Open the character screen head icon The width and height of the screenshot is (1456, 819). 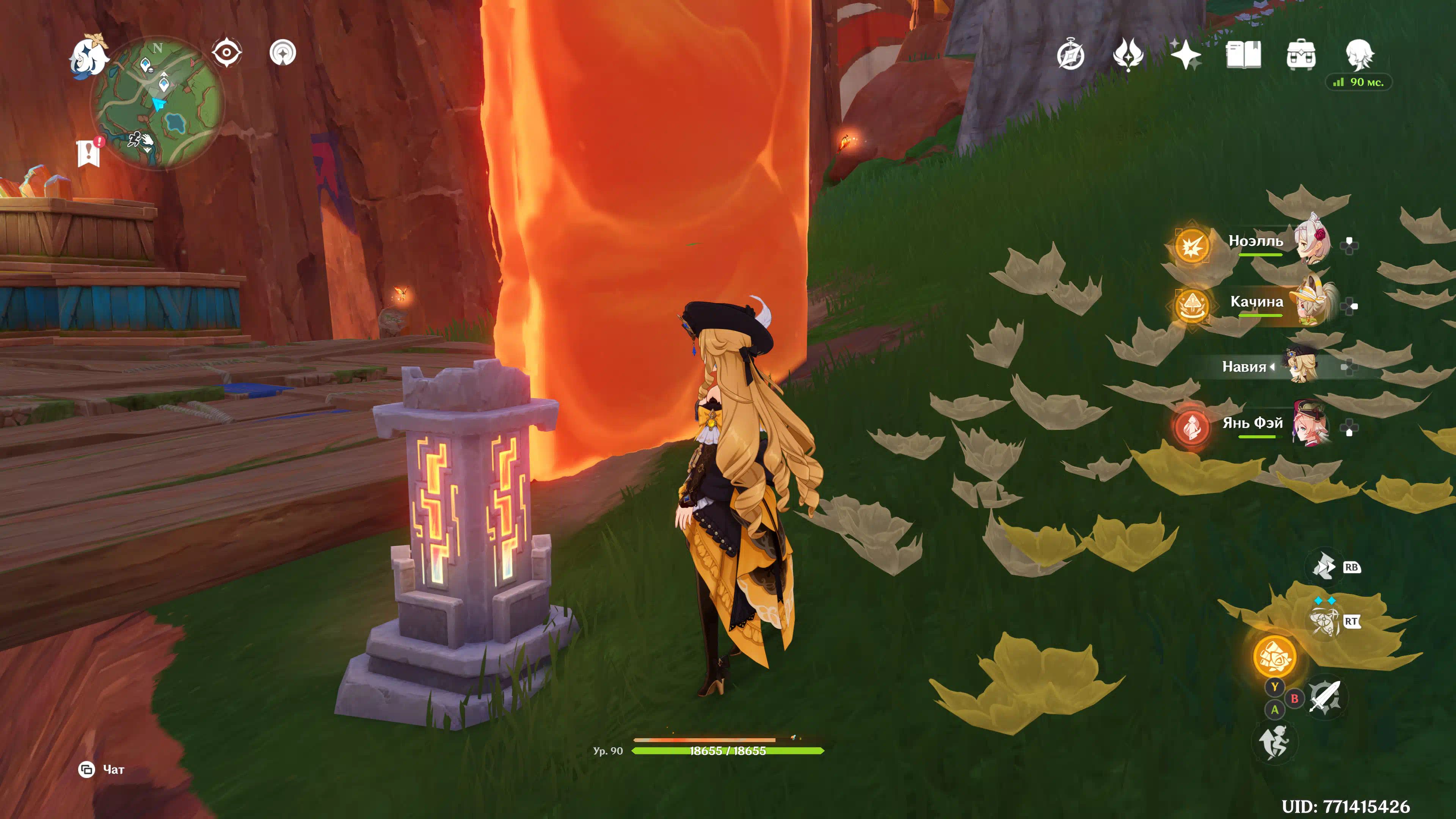pos(1359,55)
